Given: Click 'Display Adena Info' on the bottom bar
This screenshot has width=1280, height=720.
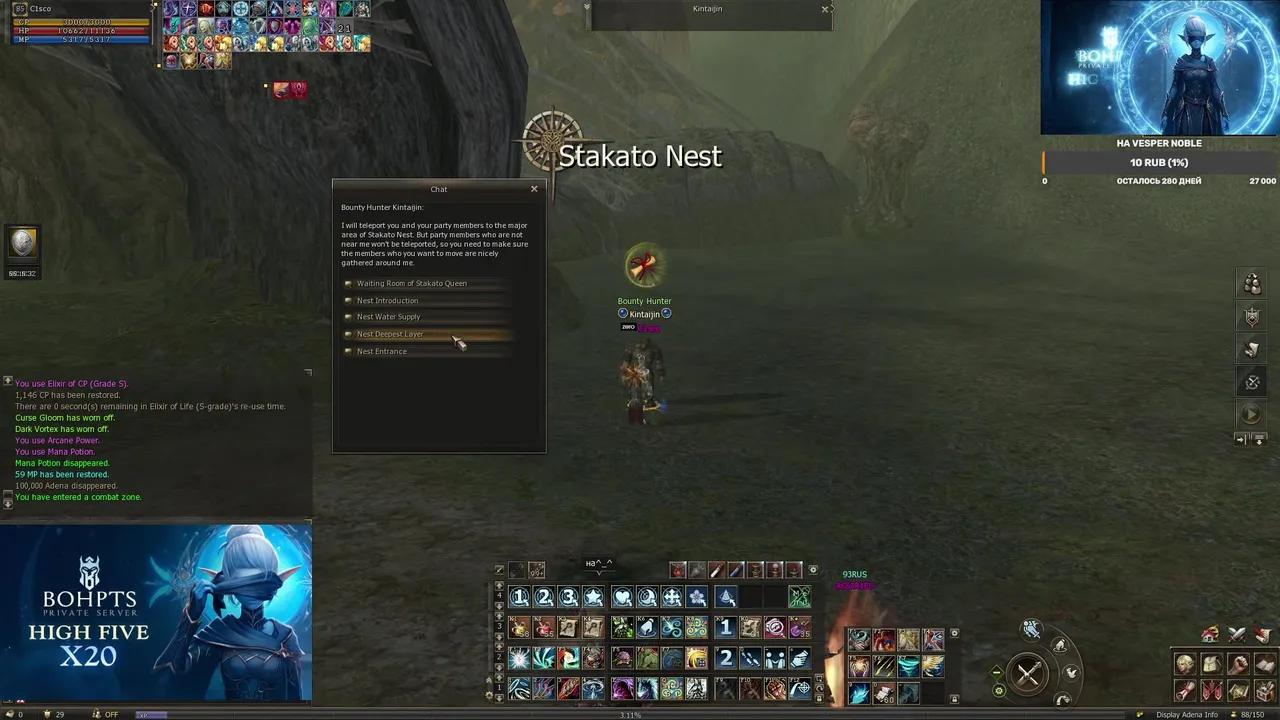Looking at the screenshot, I should [1188, 714].
